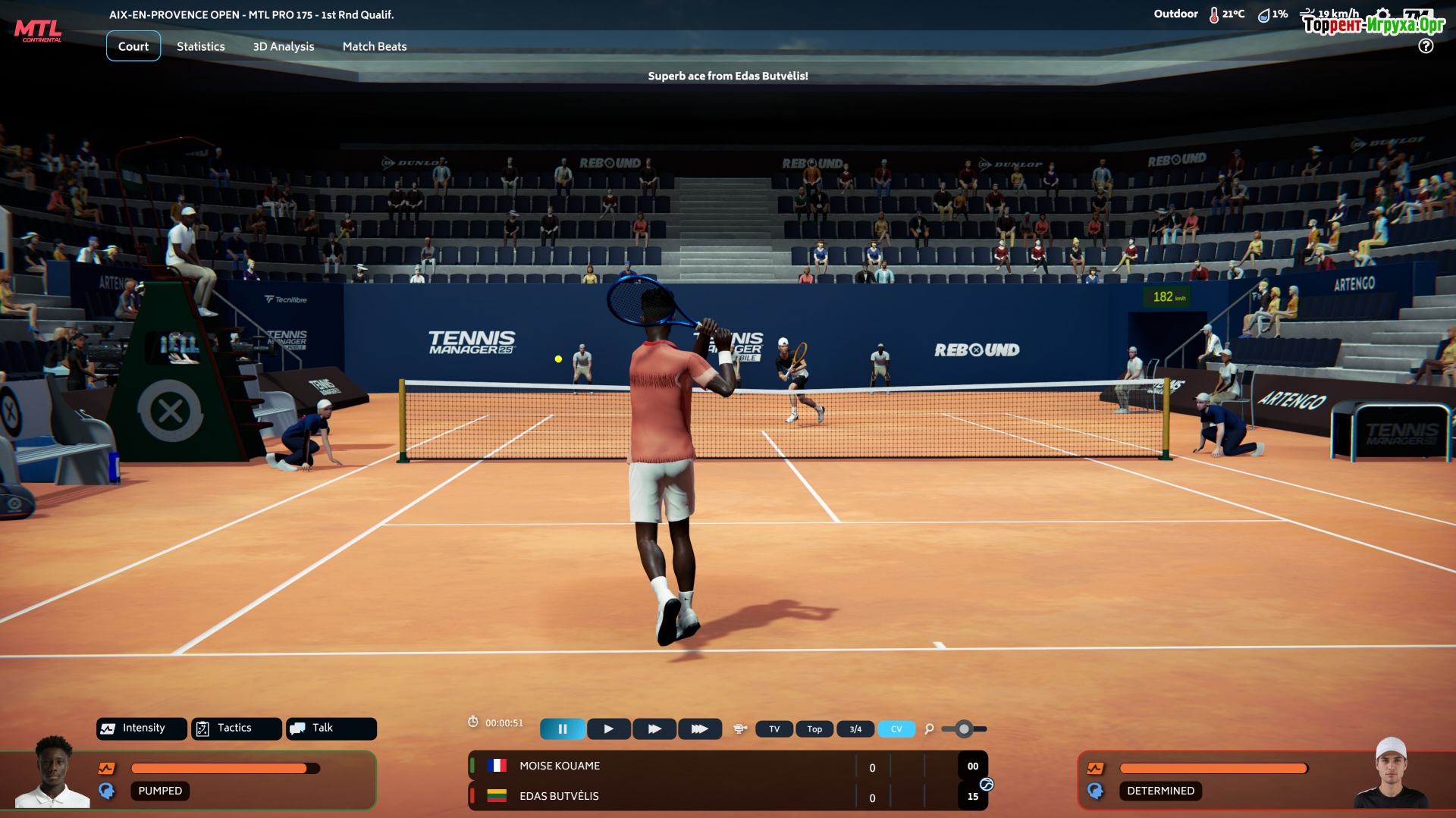
Task: Open the Tactics panel
Action: (x=236, y=728)
